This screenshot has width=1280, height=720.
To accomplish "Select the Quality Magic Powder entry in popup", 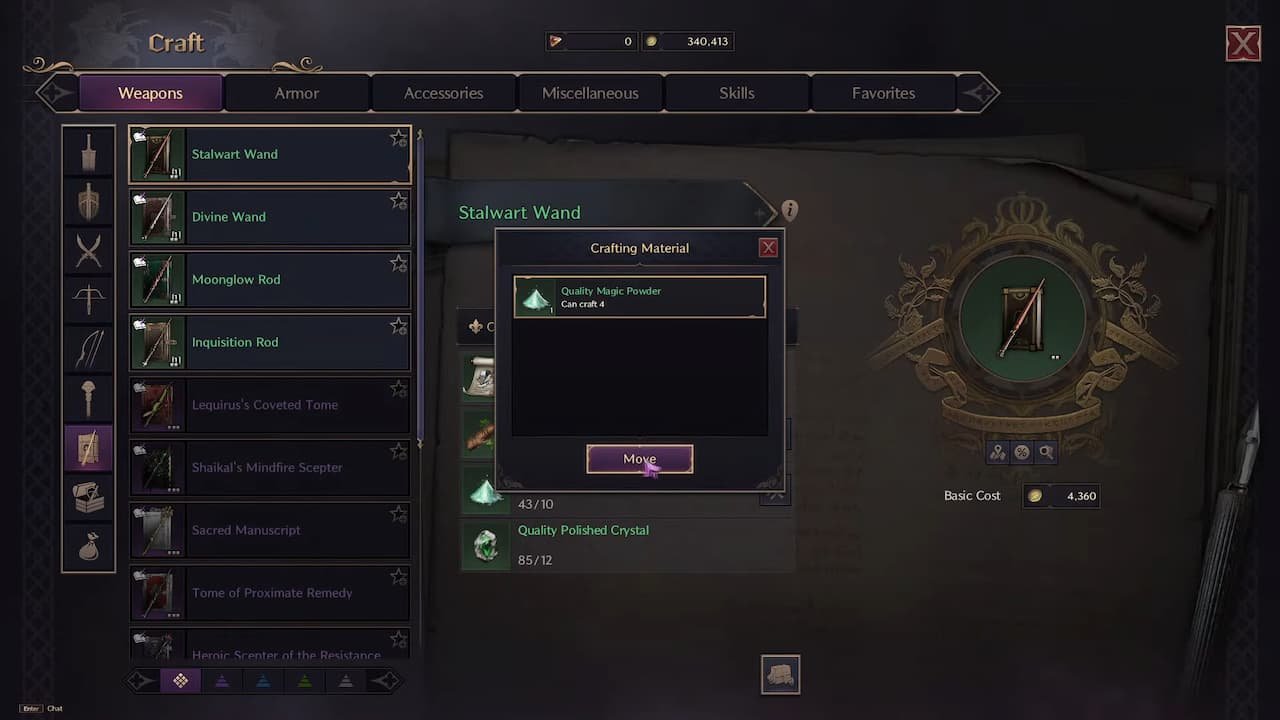I will pos(639,296).
